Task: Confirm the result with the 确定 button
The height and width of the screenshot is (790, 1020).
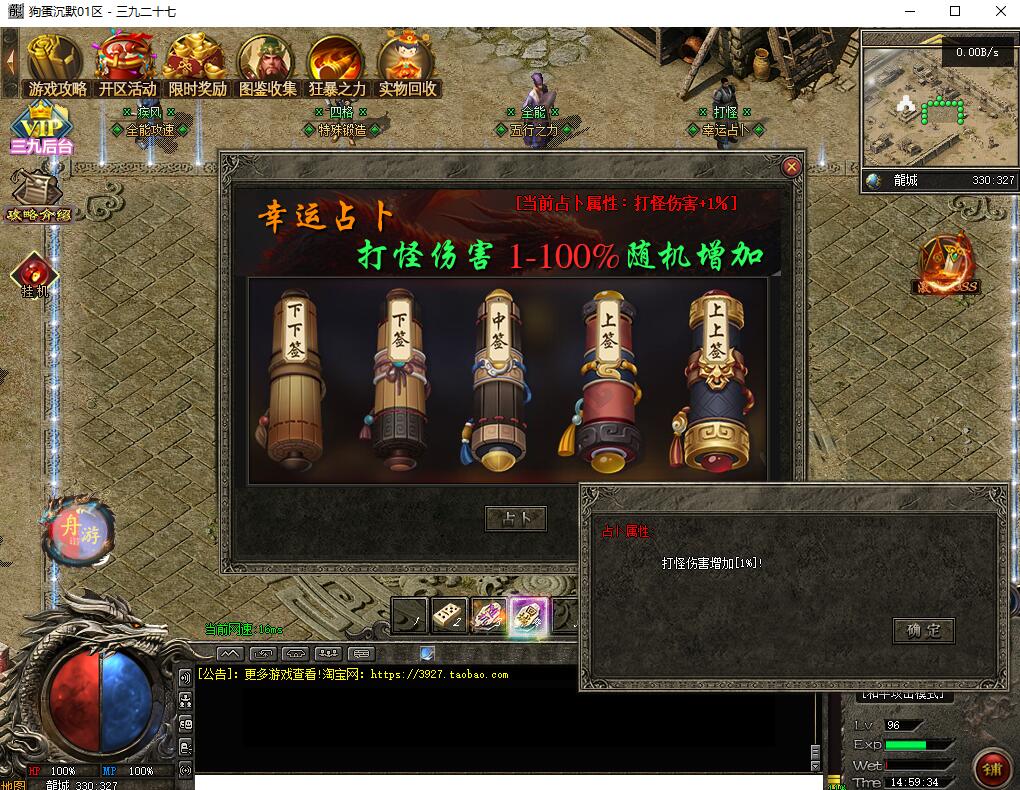Action: point(923,630)
